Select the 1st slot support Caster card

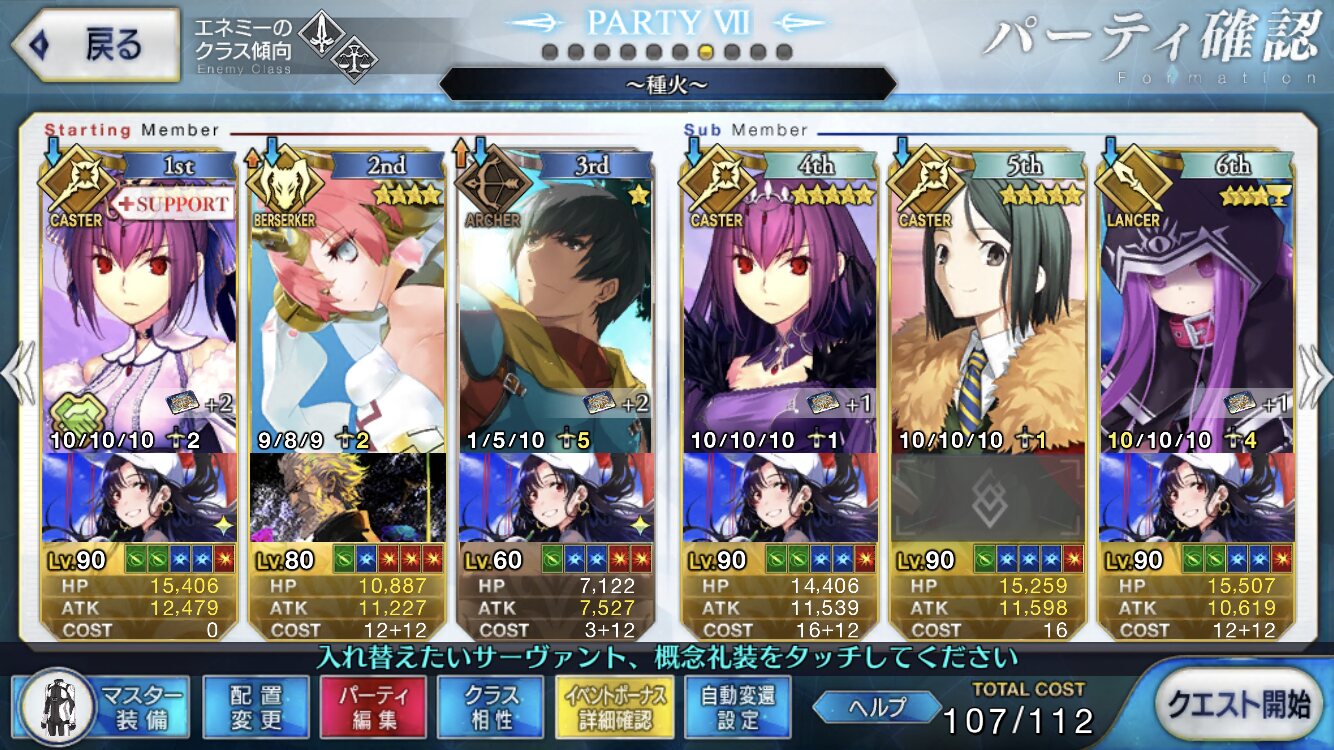point(139,310)
